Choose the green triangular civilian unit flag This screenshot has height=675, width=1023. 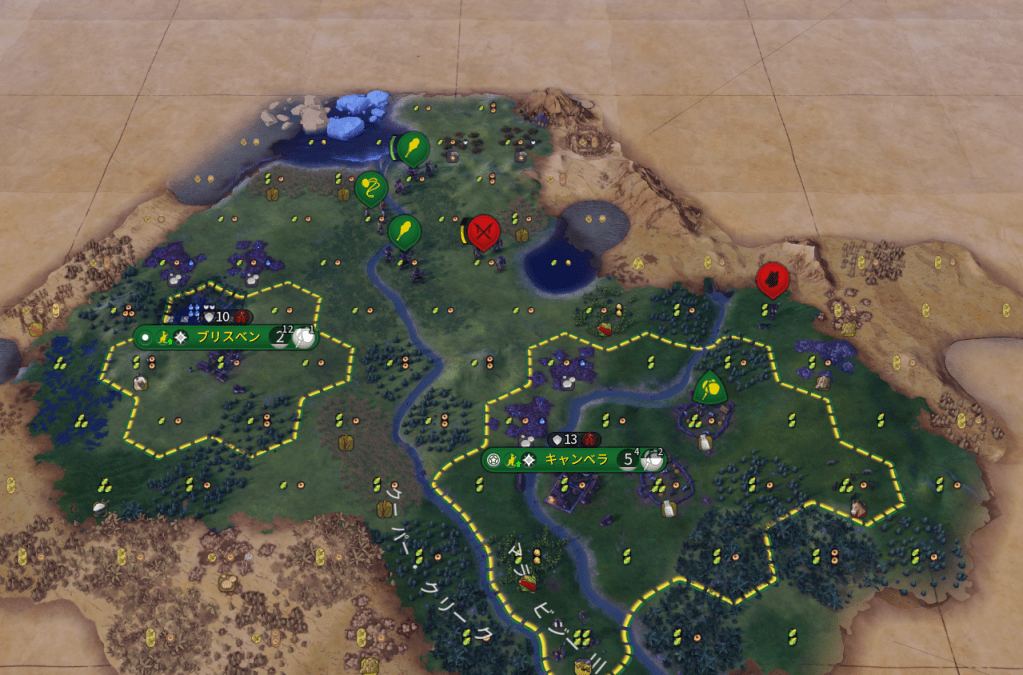pyautogui.click(x=709, y=388)
